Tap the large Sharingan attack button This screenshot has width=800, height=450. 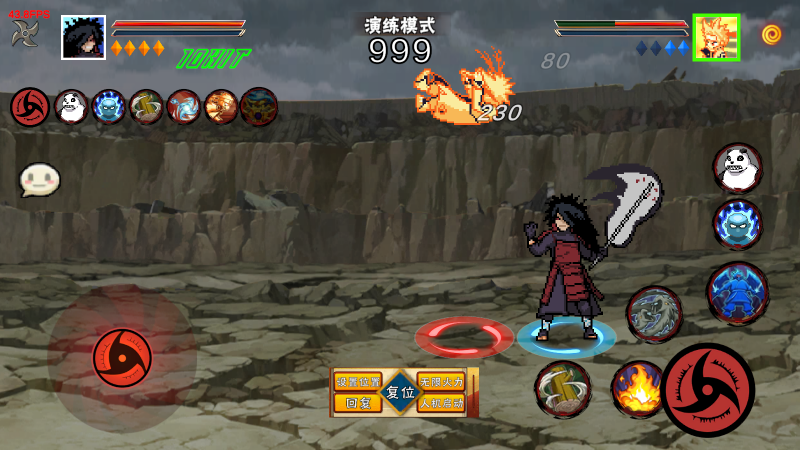point(708,390)
